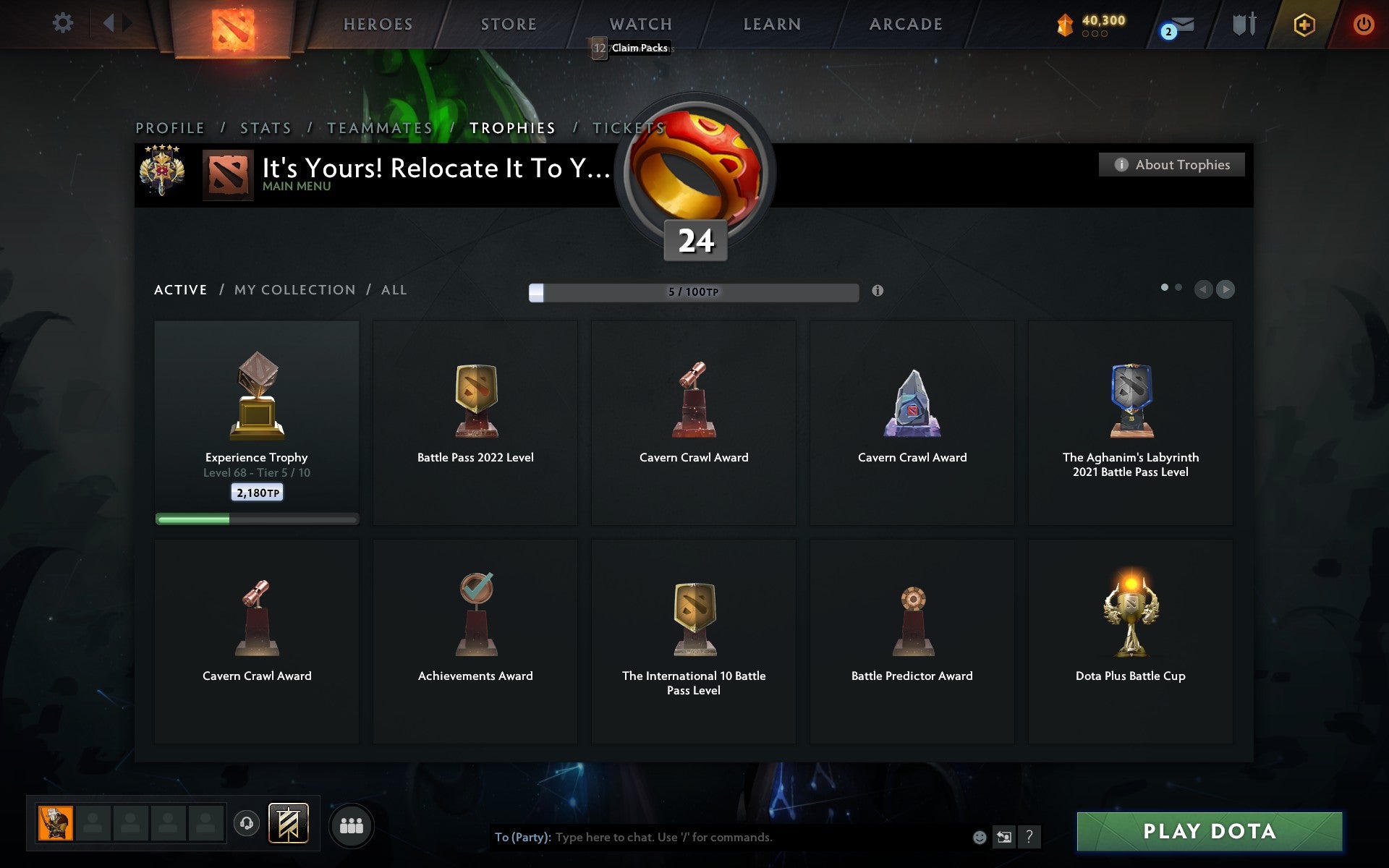Select the ALL trophies filter
This screenshot has height=868, width=1389.
(394, 289)
